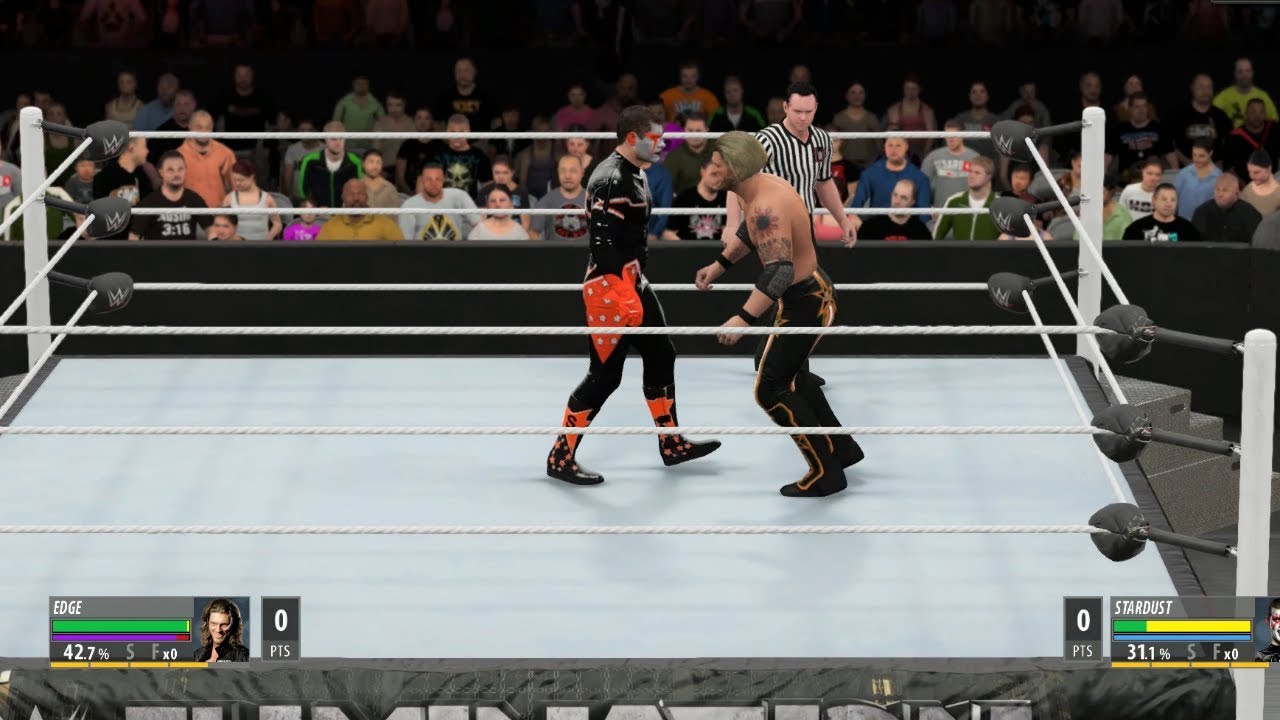1280x720 pixels.
Task: Click EDGE's purple momentum bar
Action: tap(114, 637)
